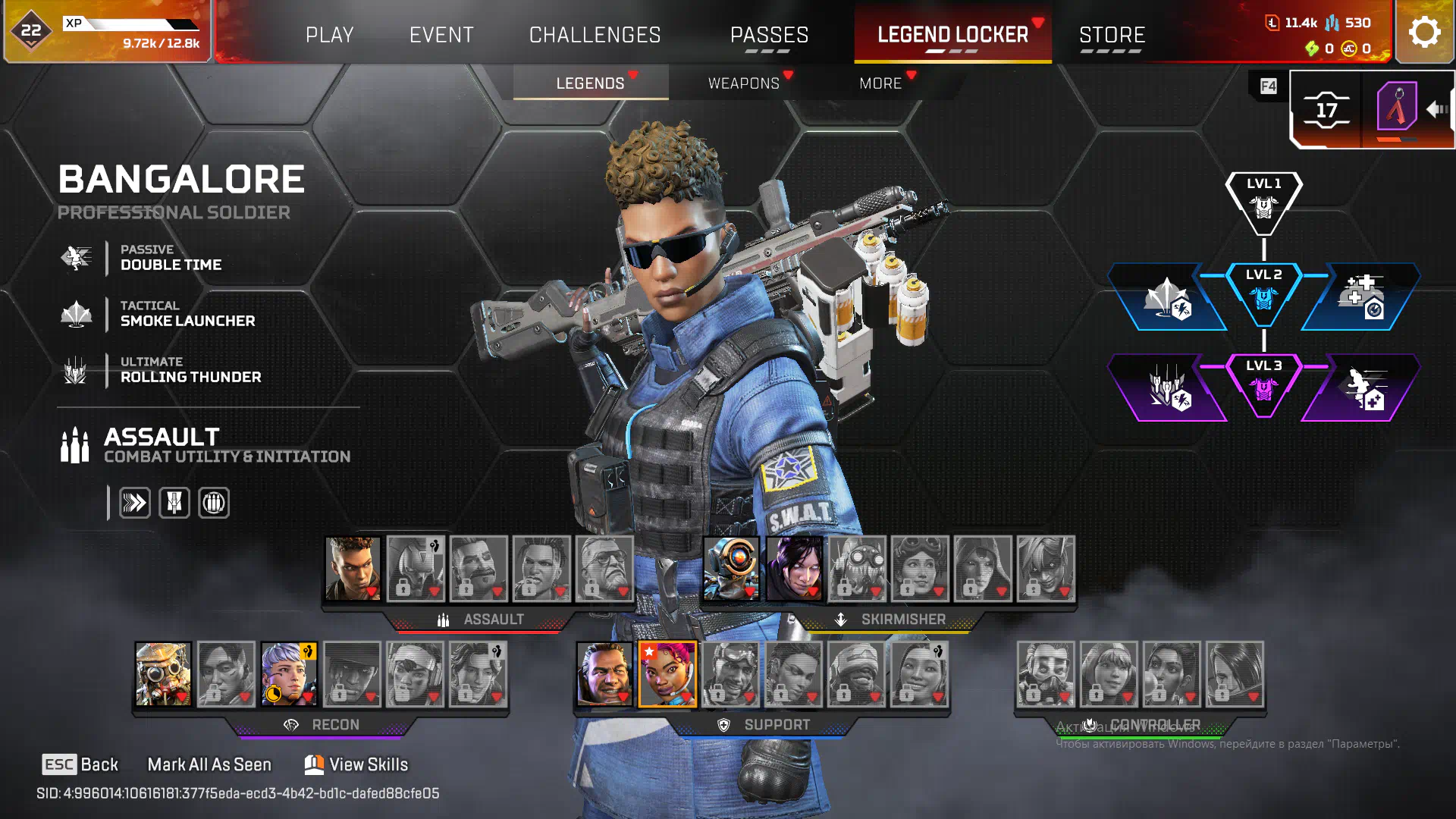Select the Gibraltar legend portrait
This screenshot has height=819, width=1456.
click(604, 674)
